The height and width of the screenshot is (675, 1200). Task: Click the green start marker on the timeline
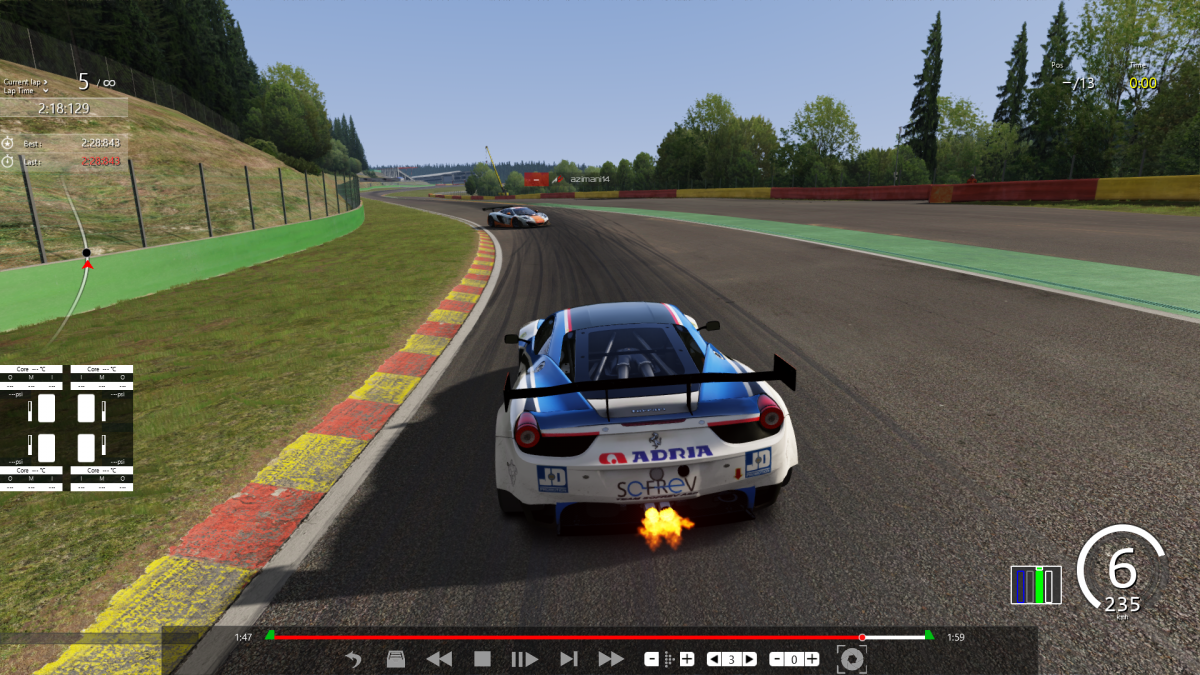270,635
